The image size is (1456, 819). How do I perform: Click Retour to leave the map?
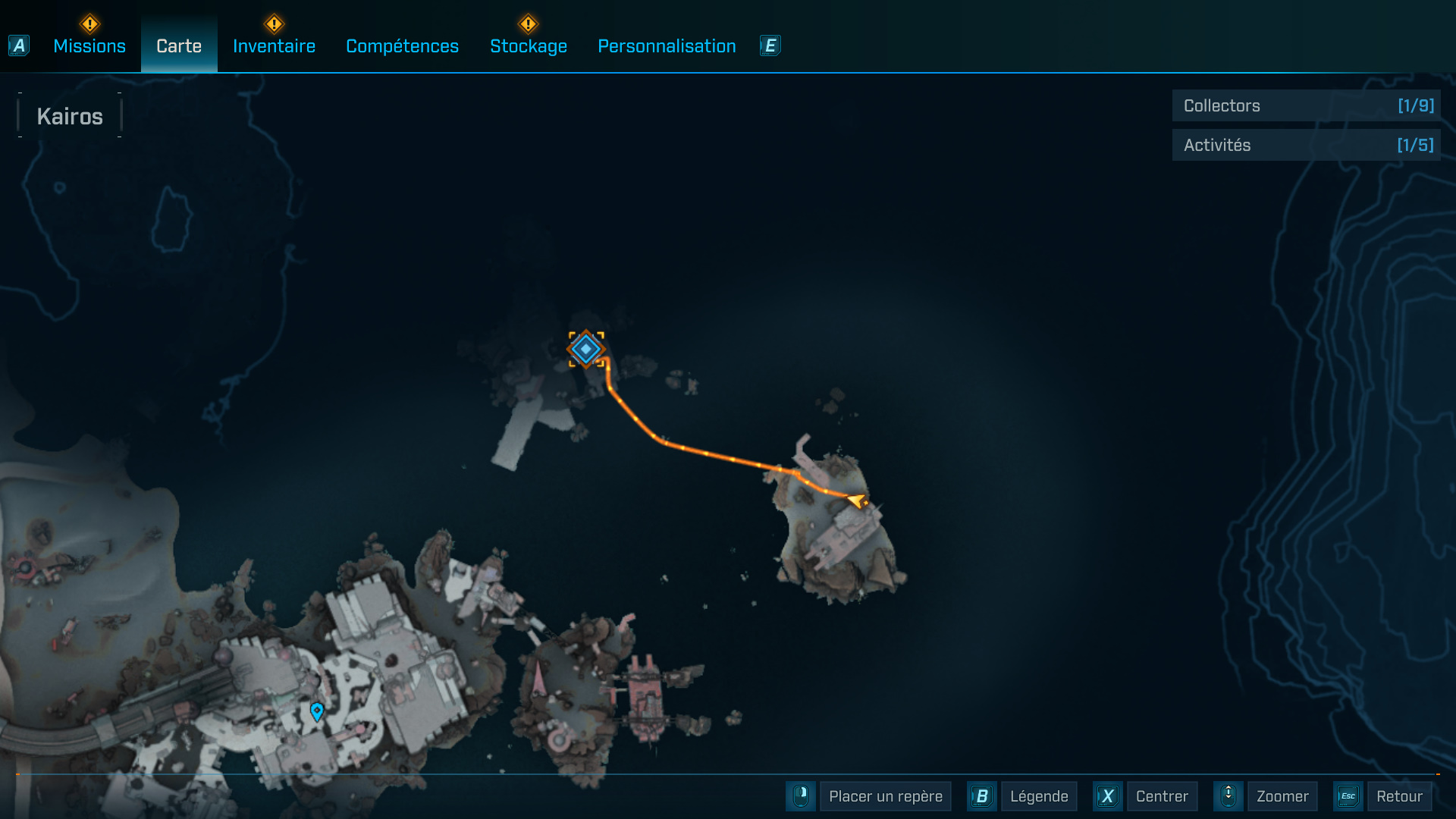[x=1398, y=796]
